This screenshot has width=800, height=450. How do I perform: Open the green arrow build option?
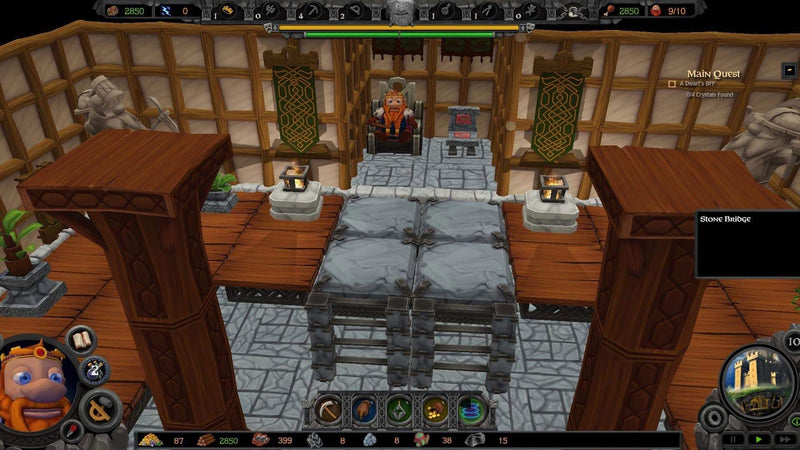(399, 410)
